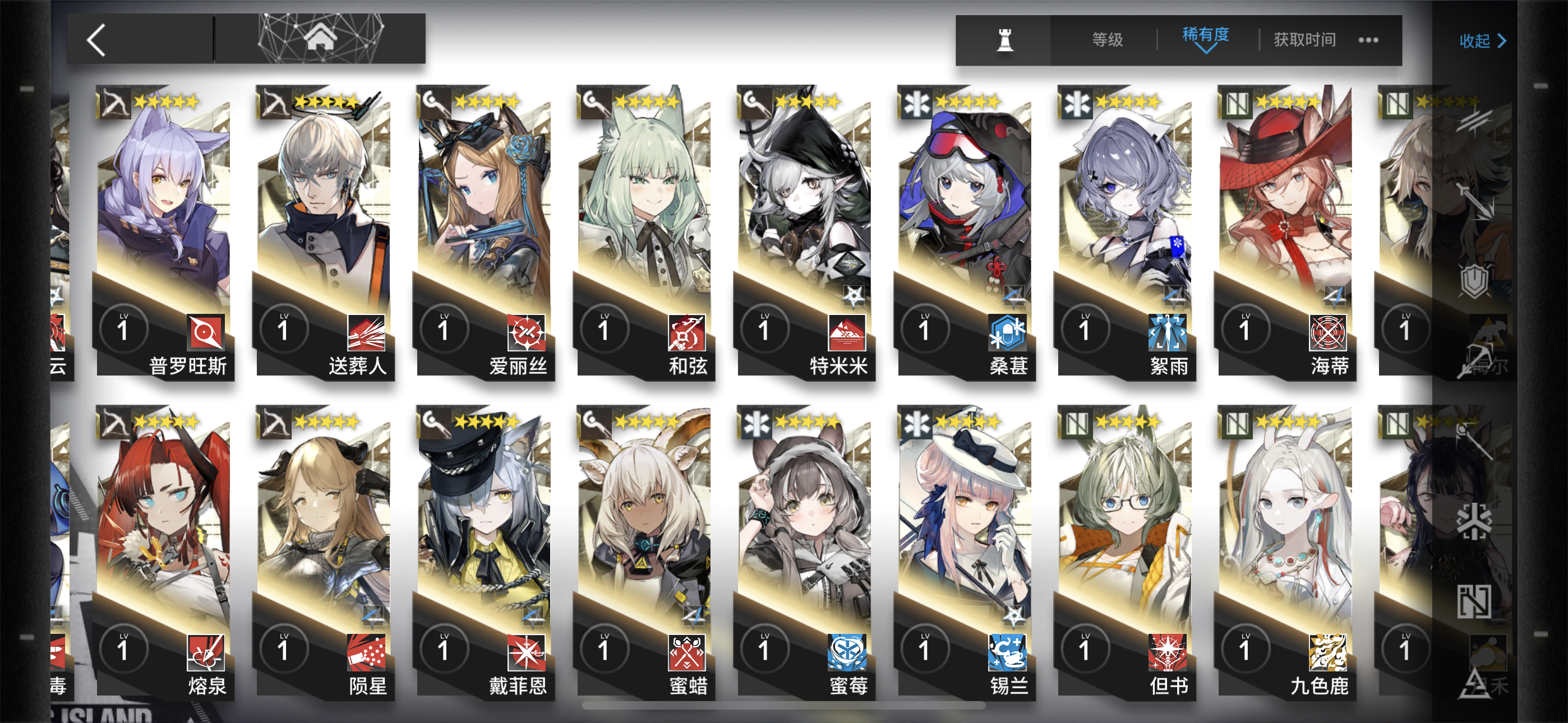Open the ••• extra sorting options
The image size is (1568, 723).
pos(1369,40)
